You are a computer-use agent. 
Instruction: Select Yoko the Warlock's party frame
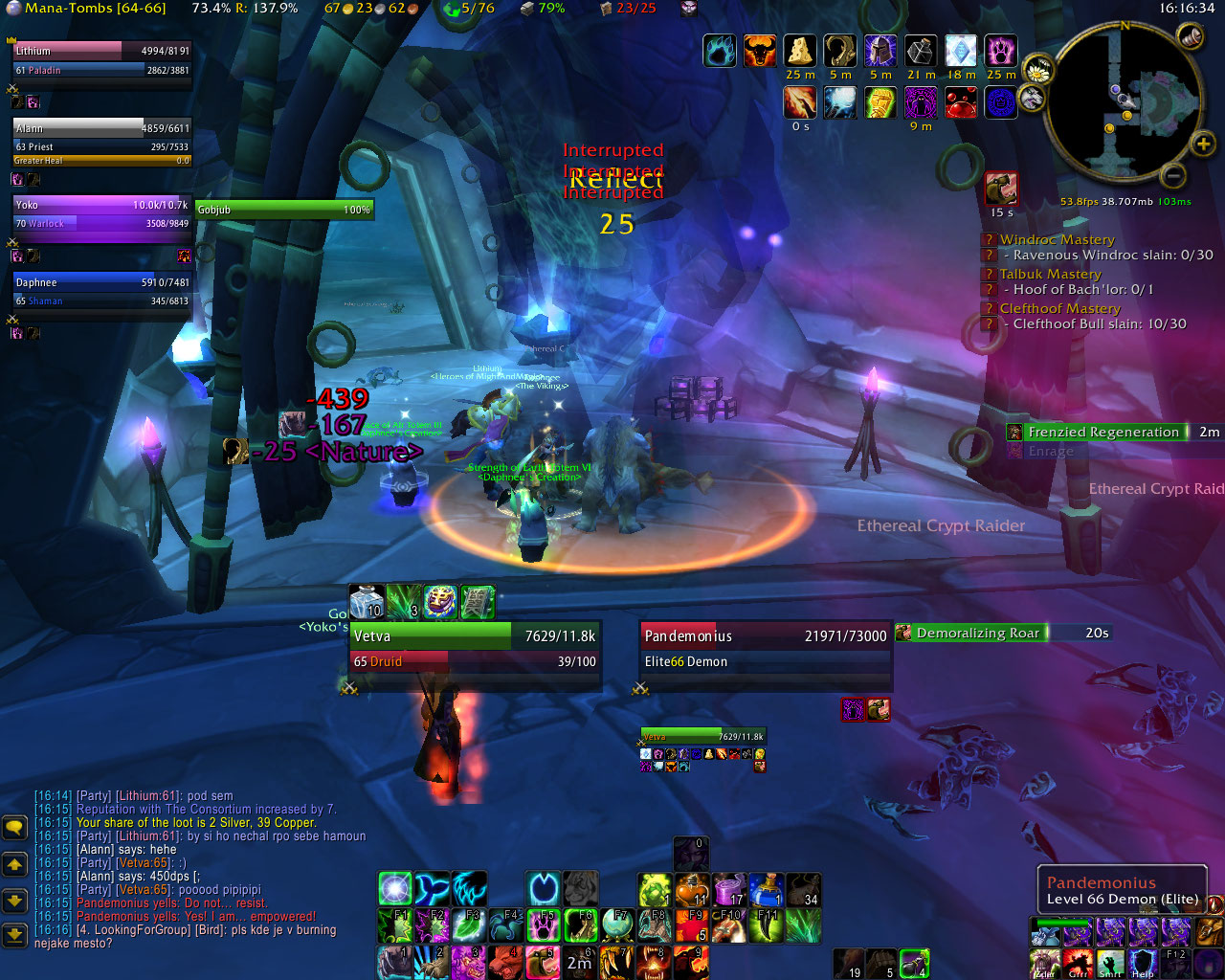tap(101, 213)
